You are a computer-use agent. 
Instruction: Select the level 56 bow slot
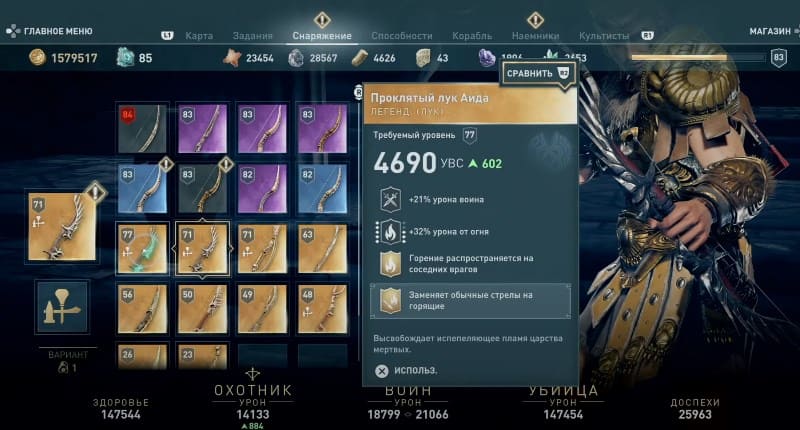pyautogui.click(x=143, y=308)
